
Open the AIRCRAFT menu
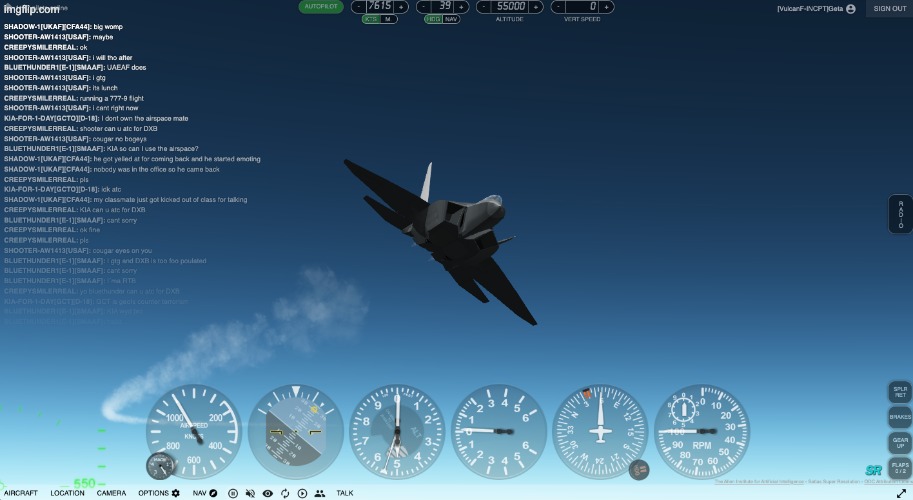point(21,493)
